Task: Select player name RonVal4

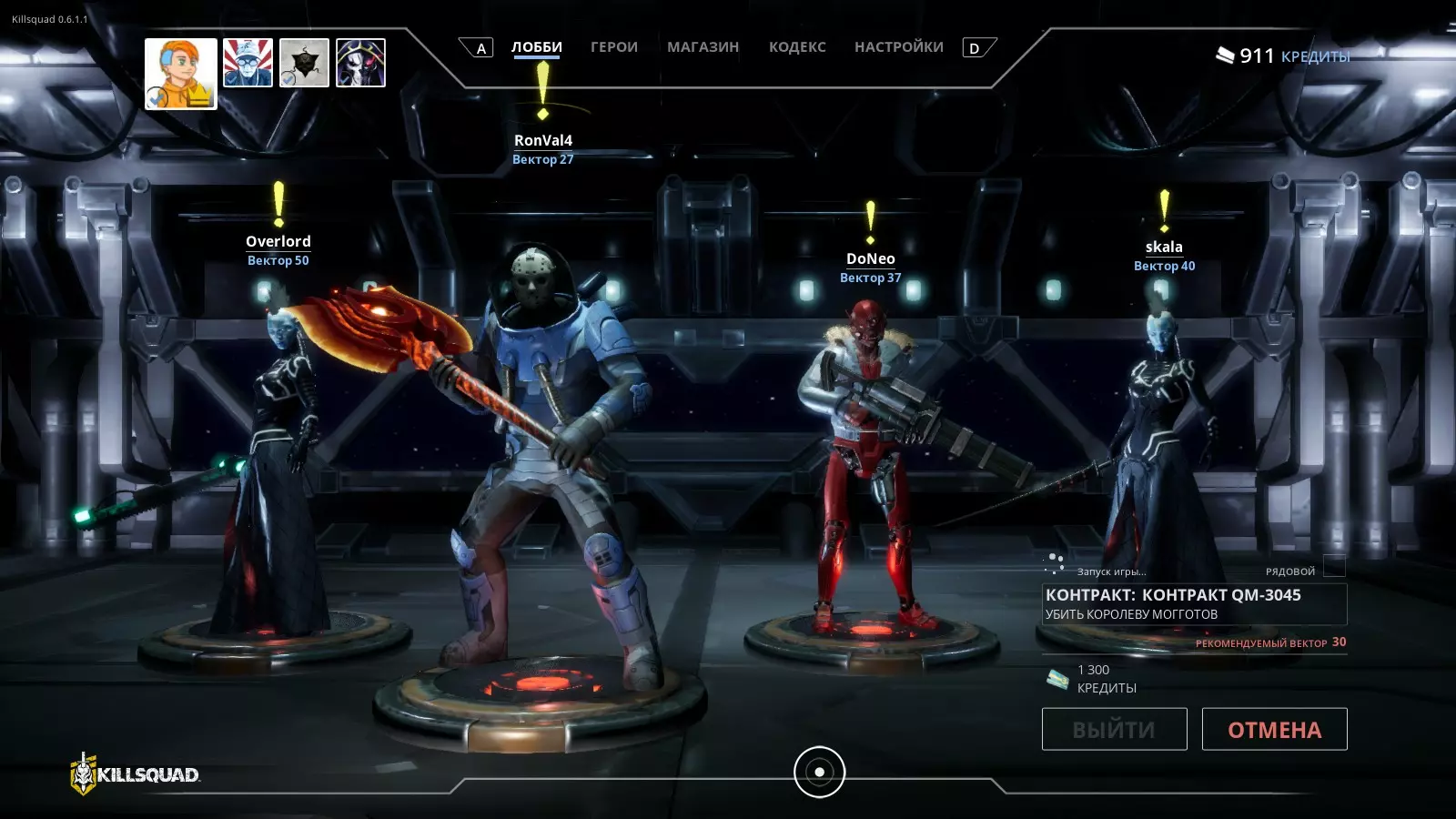Action: [x=543, y=140]
